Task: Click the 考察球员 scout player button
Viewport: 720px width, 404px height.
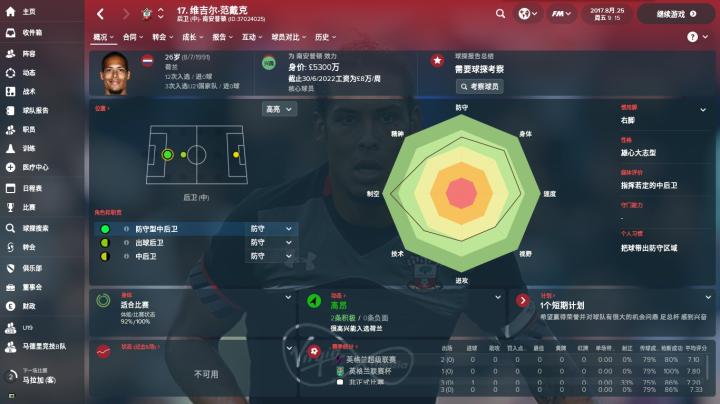Action: 479,87
